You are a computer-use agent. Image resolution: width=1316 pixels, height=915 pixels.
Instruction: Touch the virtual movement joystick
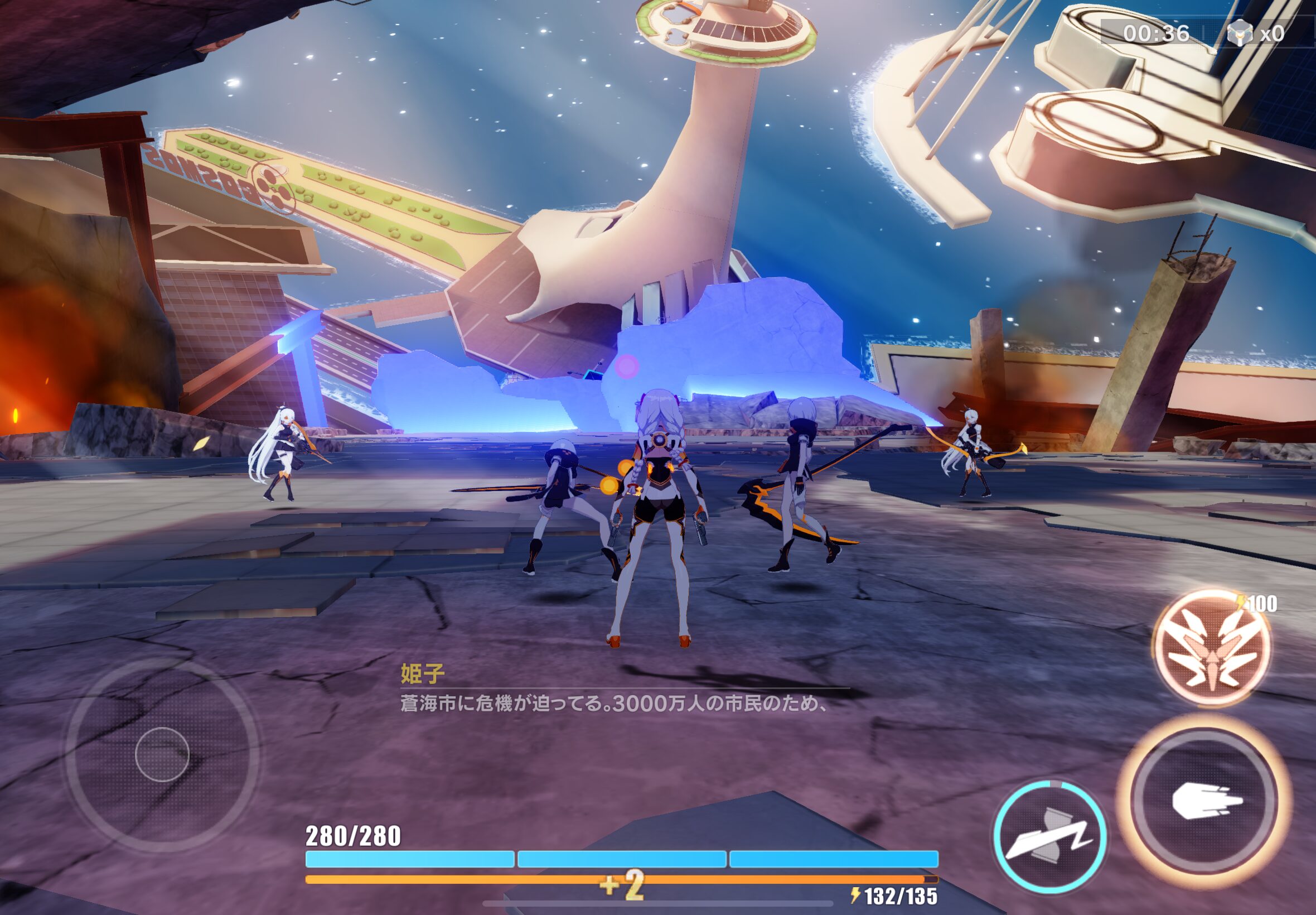click(x=162, y=754)
